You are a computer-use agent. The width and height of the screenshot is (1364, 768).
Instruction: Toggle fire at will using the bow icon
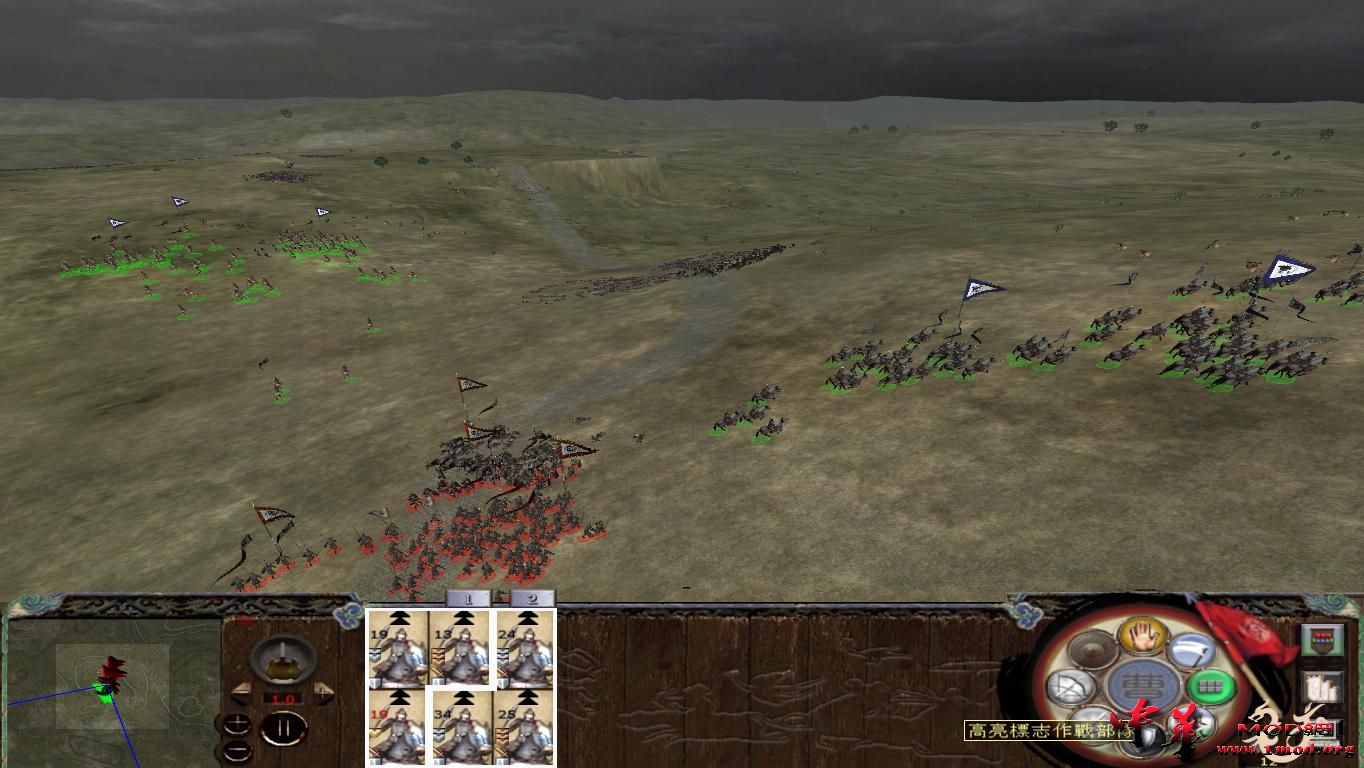tap(1072, 687)
